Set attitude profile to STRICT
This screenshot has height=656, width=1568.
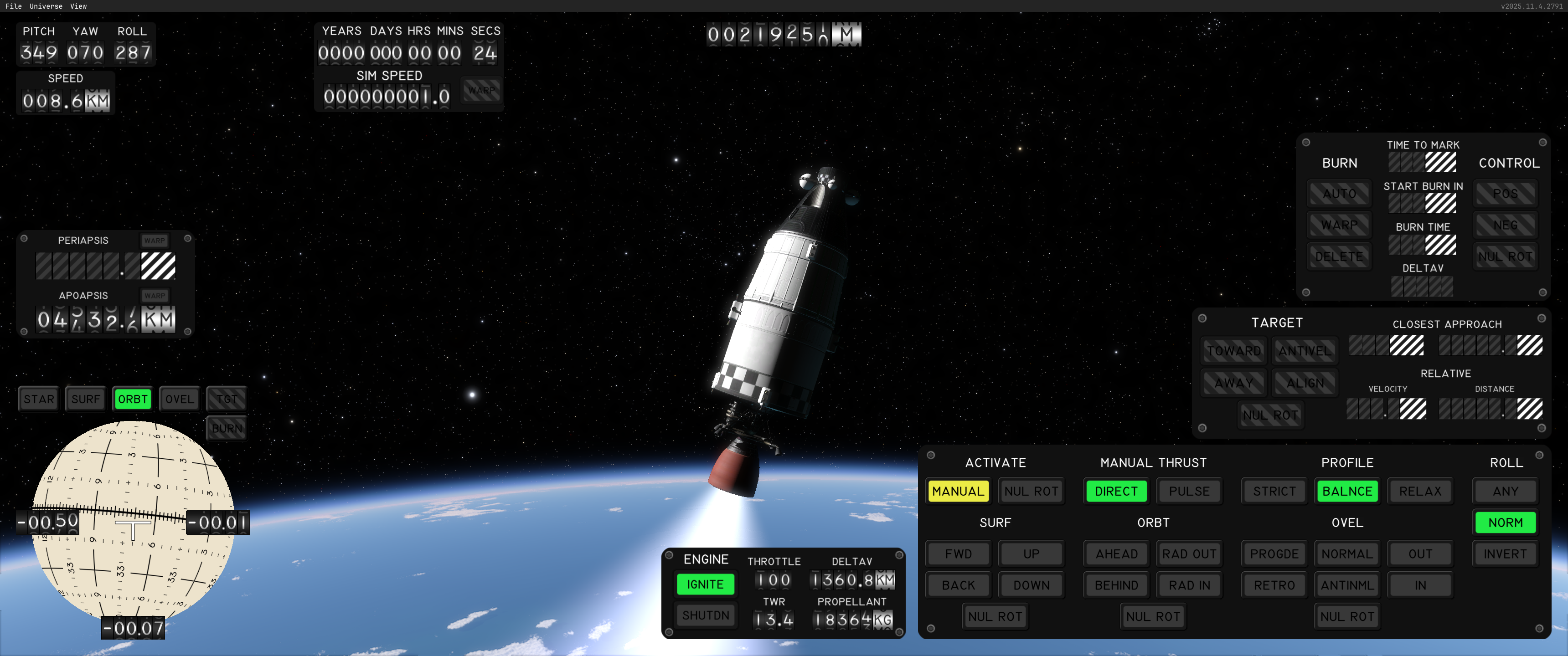point(1274,491)
